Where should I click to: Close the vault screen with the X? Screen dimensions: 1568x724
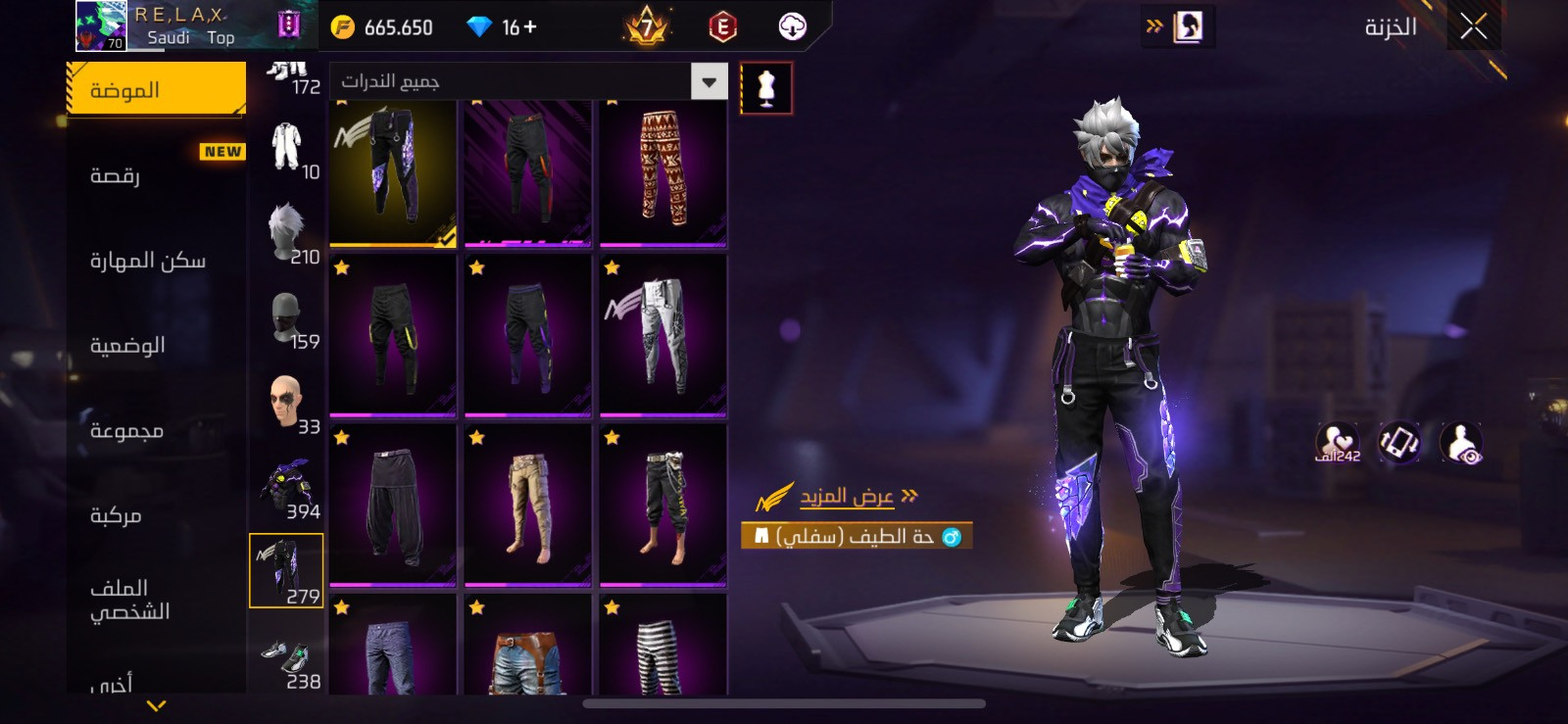tap(1473, 27)
